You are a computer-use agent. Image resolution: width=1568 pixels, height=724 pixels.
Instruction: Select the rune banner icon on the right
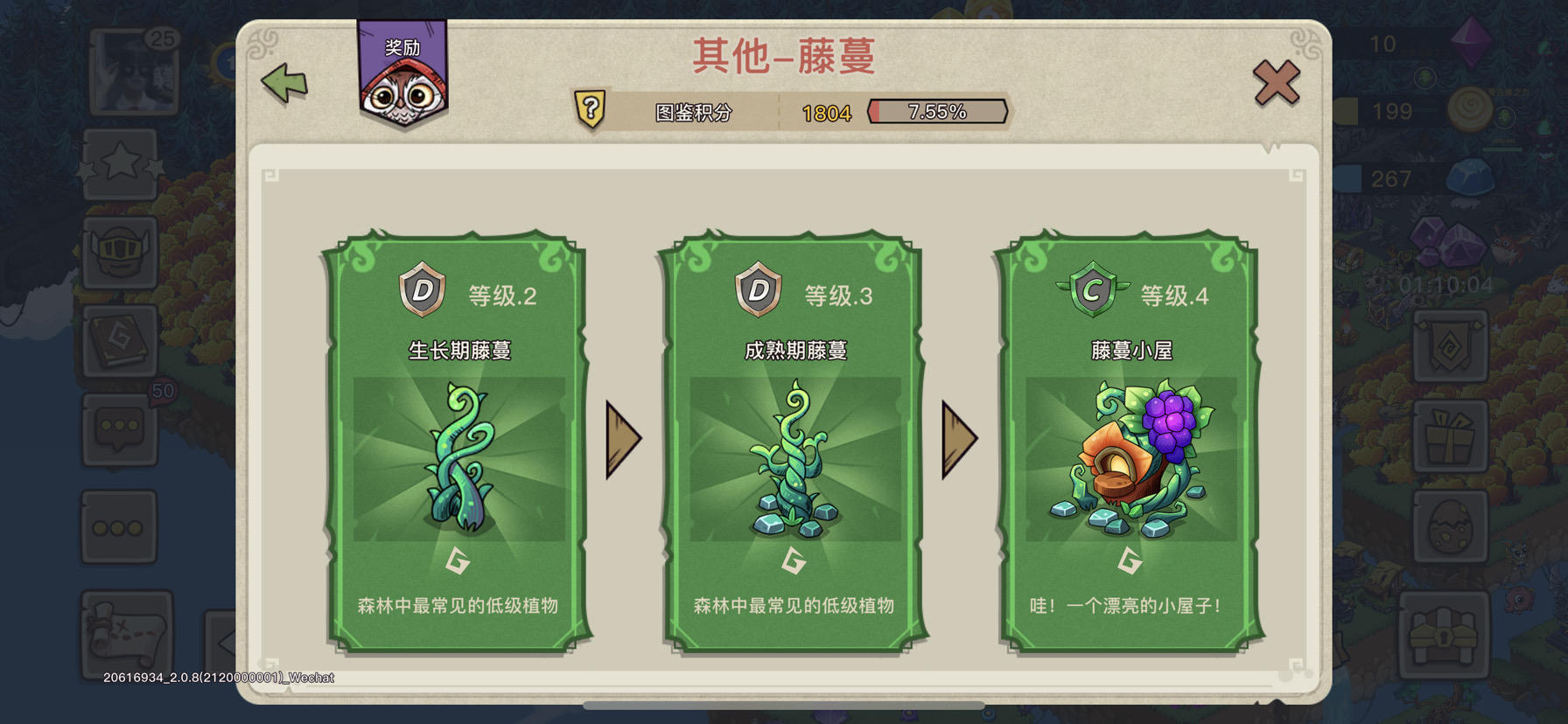coord(1450,344)
